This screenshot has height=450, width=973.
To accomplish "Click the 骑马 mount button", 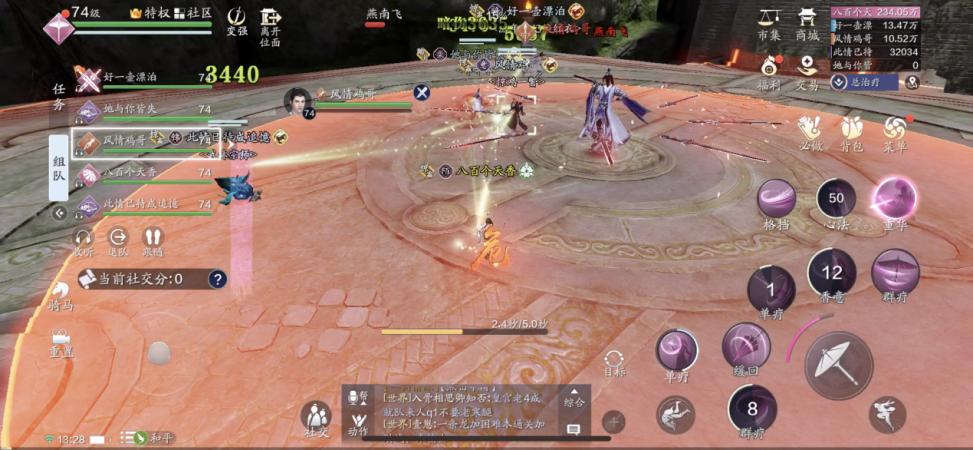I will click(x=61, y=297).
